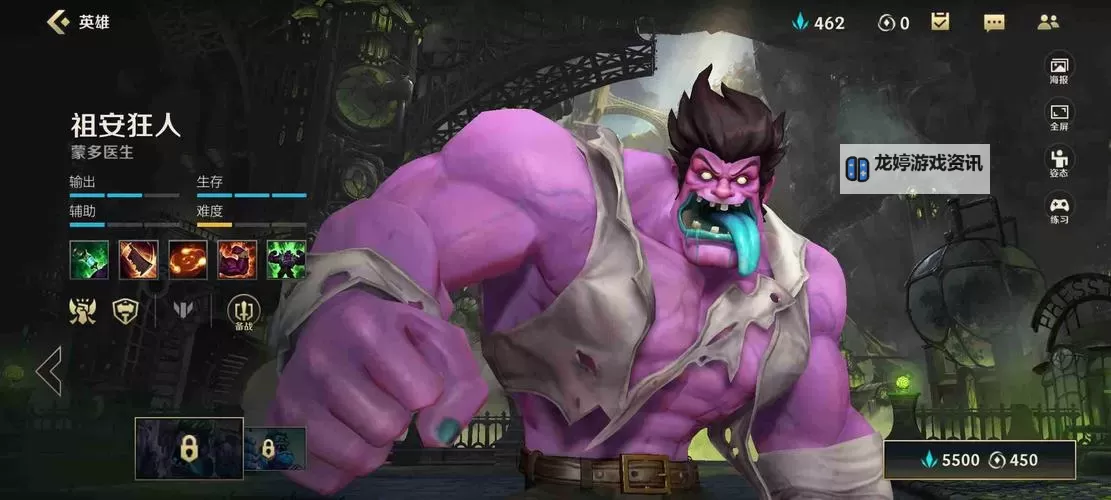Open the friends list icon

1048,22
